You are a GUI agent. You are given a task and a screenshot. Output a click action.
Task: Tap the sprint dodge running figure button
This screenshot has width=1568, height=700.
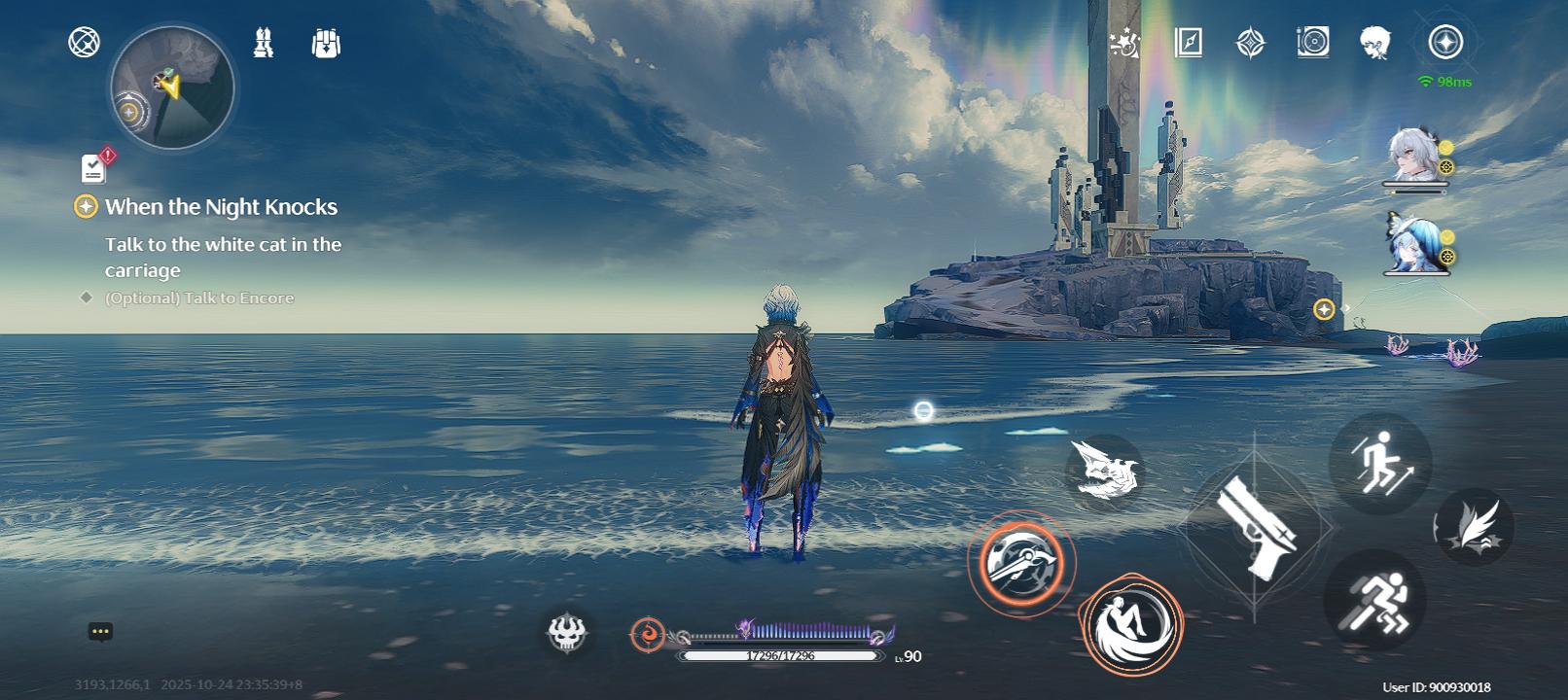point(1373,600)
